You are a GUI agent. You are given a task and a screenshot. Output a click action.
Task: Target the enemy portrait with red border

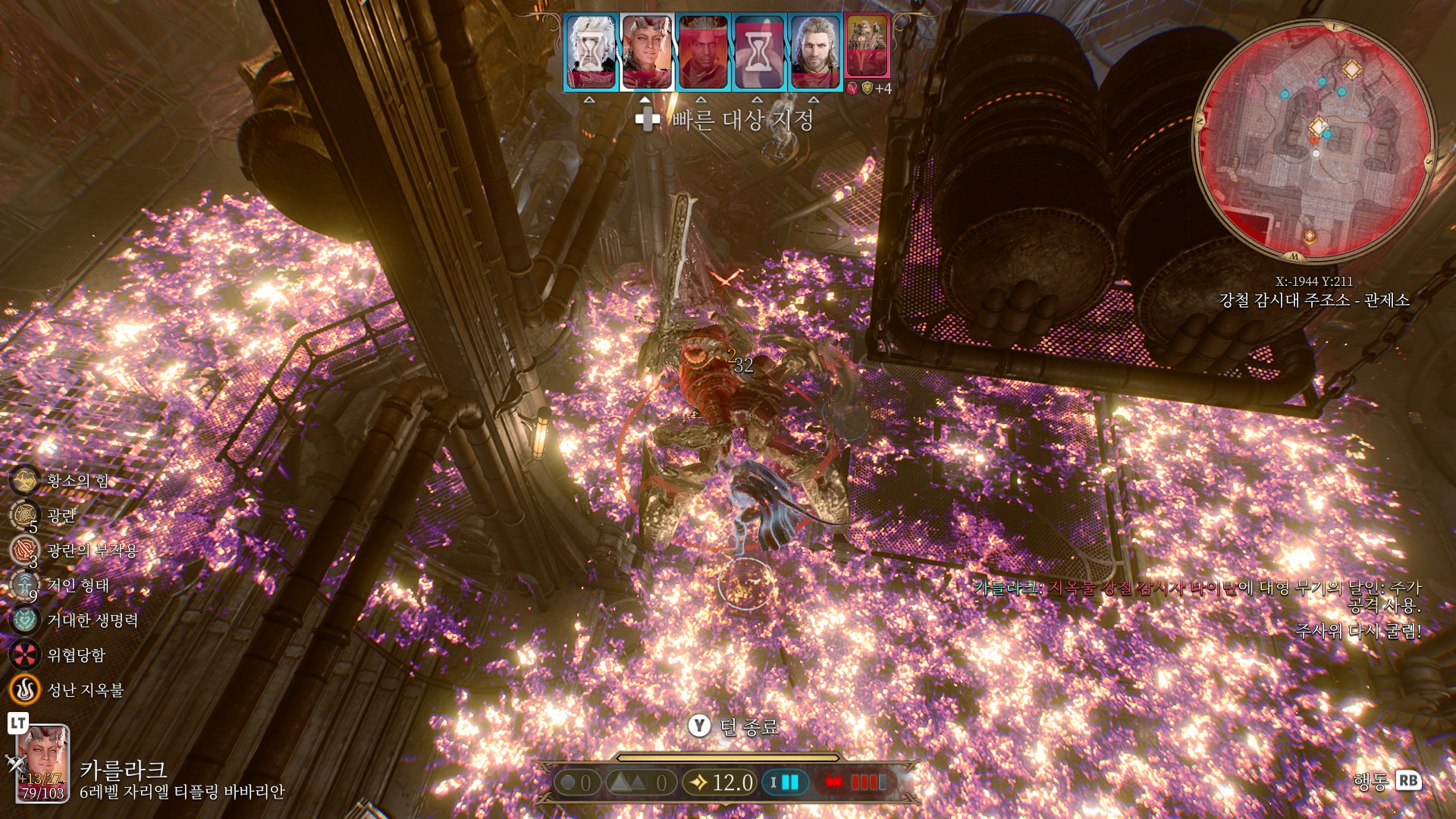pos(867,45)
